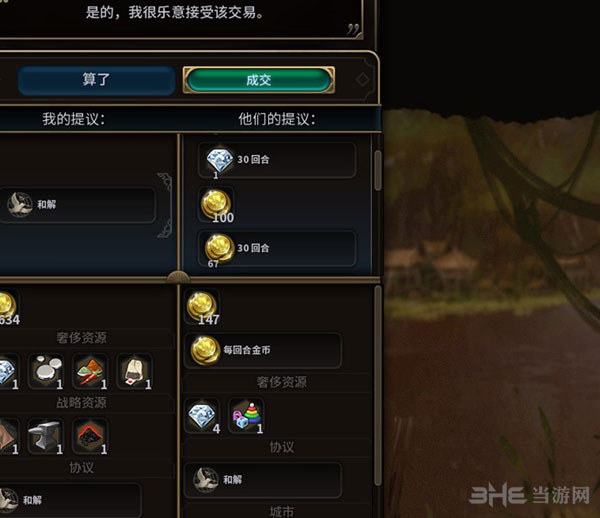Pick my white pearls luxury resource
This screenshot has height=518, width=600.
(x=47, y=371)
